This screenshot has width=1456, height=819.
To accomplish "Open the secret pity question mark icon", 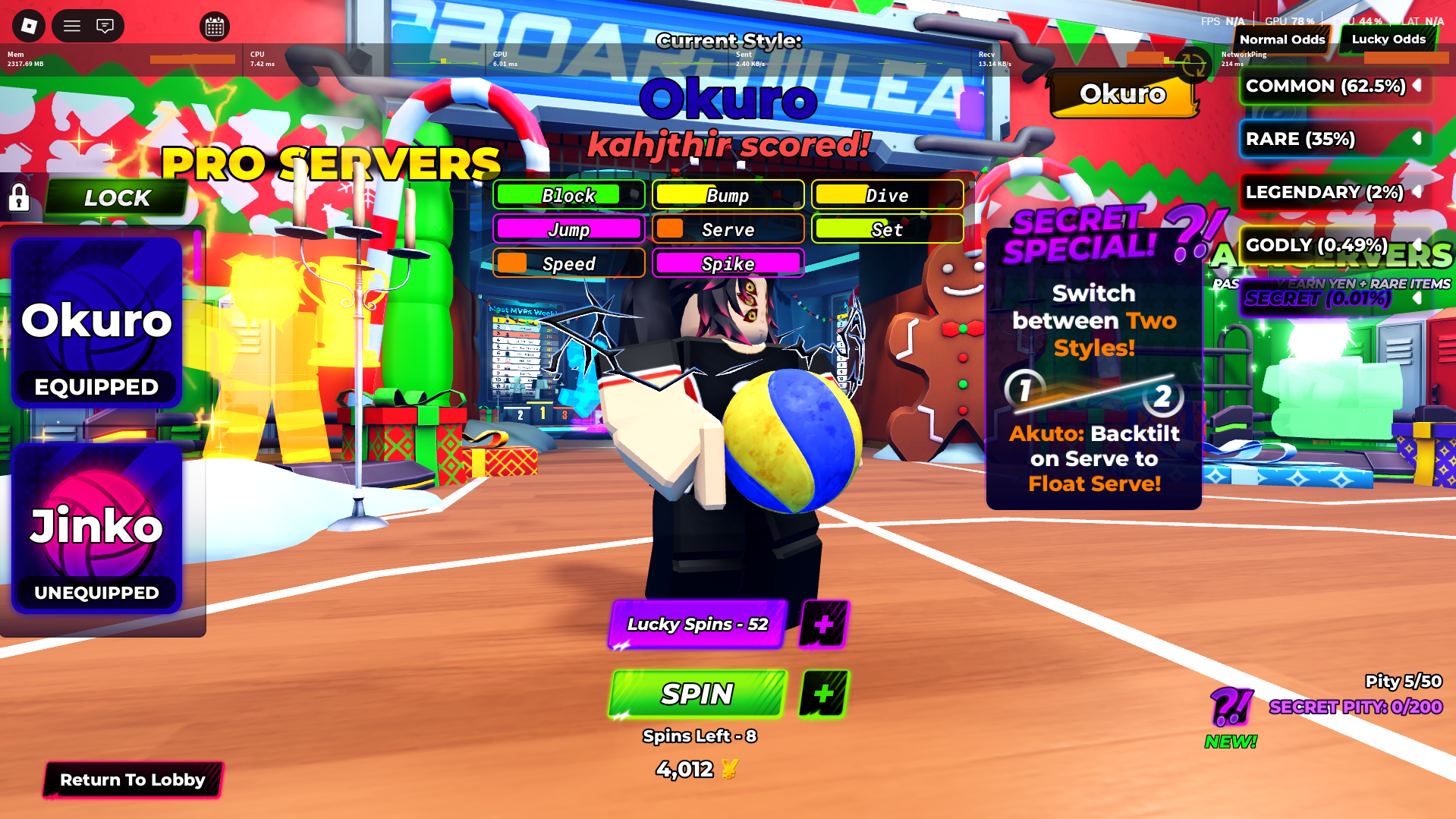I will click(x=1230, y=707).
